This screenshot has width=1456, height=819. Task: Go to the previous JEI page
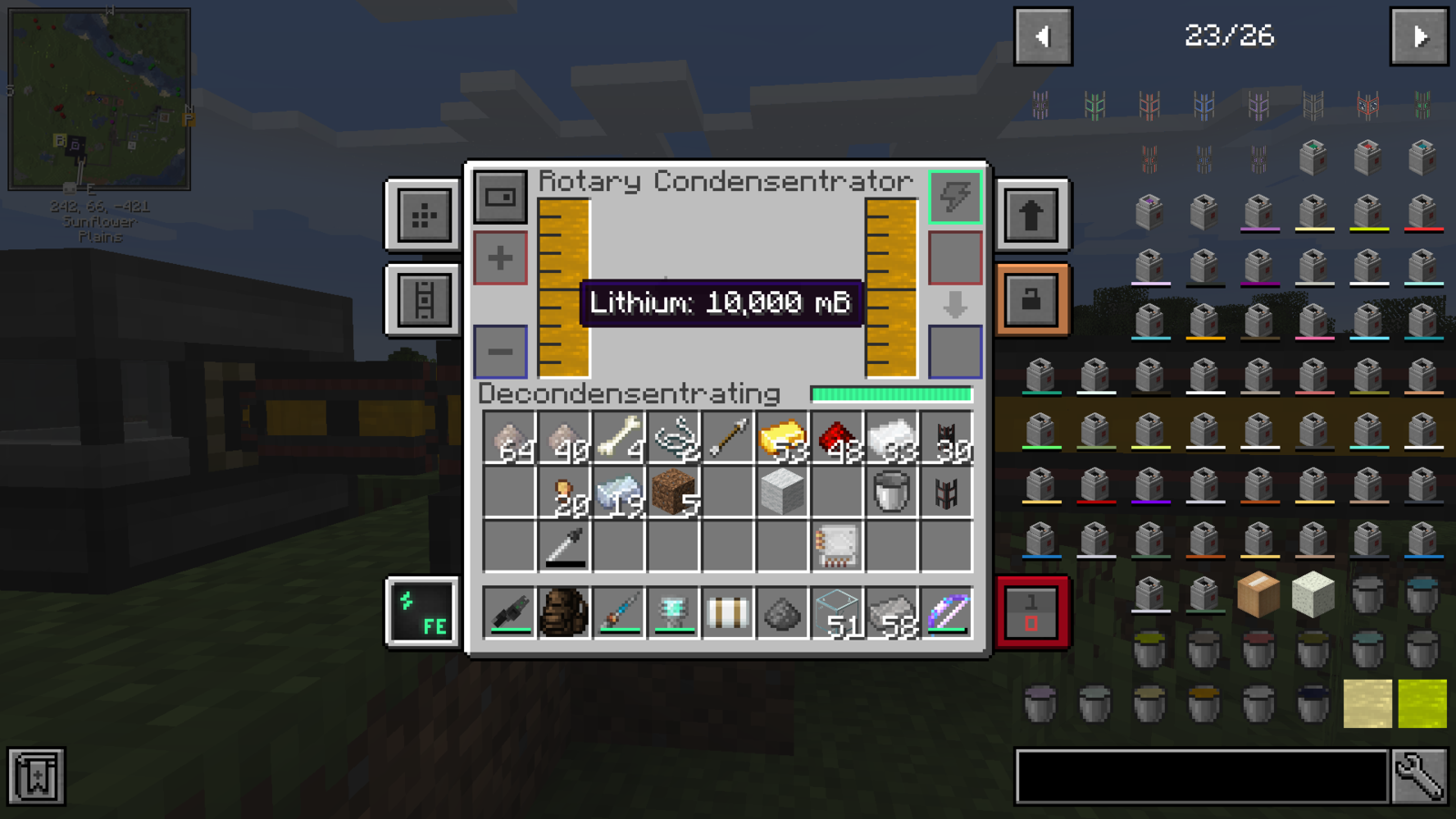[x=1043, y=36]
